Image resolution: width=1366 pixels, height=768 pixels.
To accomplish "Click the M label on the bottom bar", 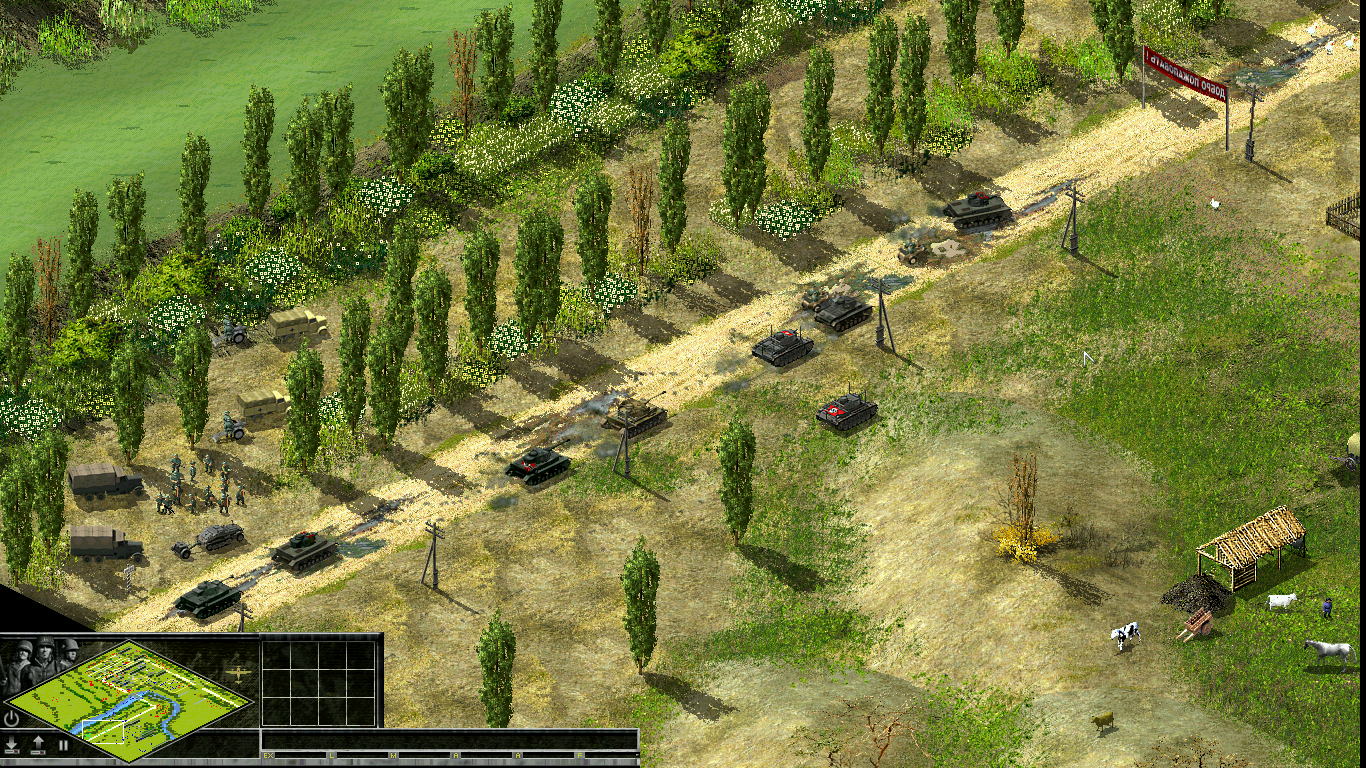I will [393, 755].
